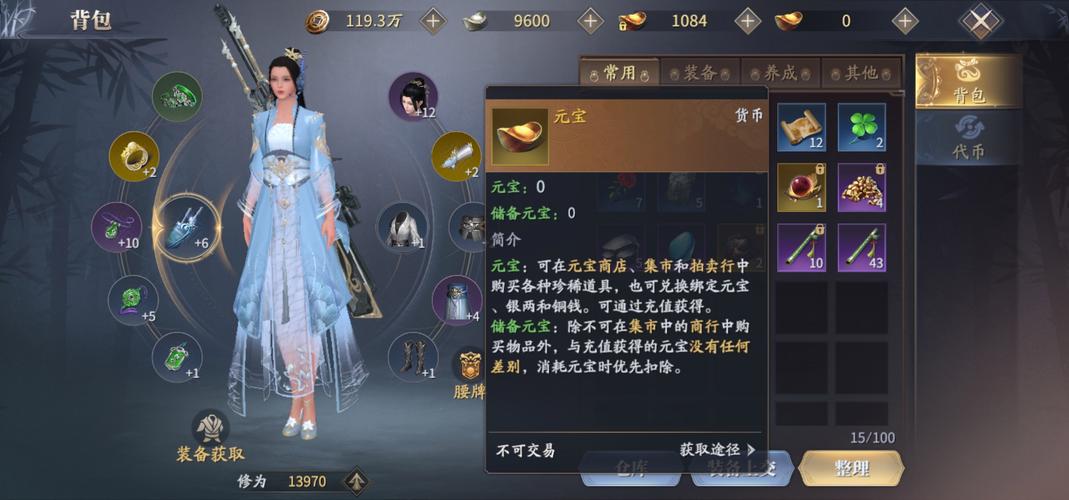
Task: Add more copper coins with the plus button
Action: (x=433, y=20)
